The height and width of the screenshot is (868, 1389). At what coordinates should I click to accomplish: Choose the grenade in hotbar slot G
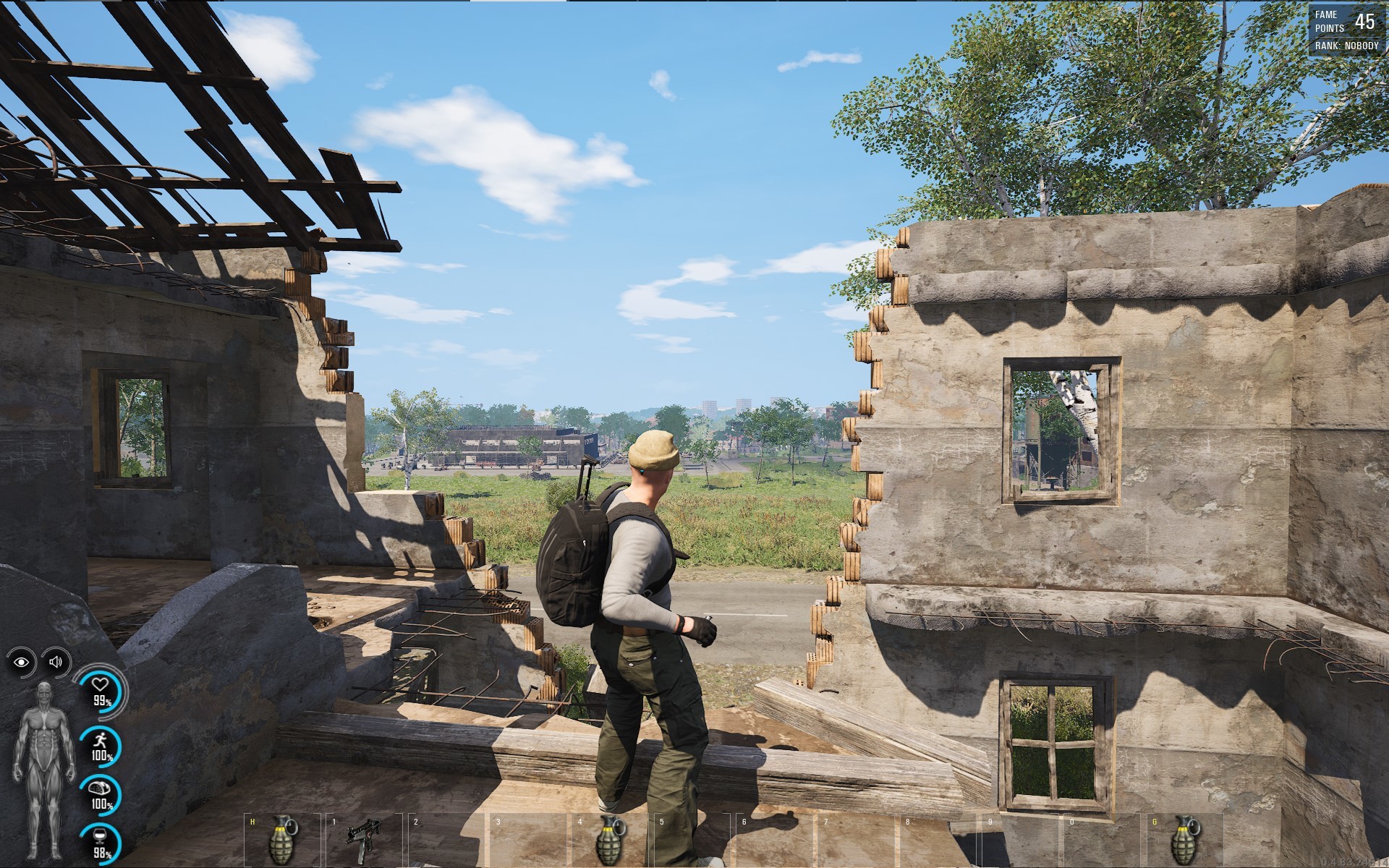(x=1186, y=839)
